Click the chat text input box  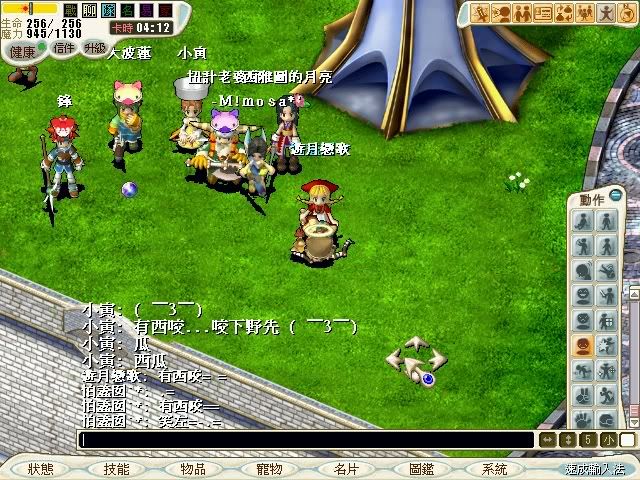pyautogui.click(x=305, y=440)
